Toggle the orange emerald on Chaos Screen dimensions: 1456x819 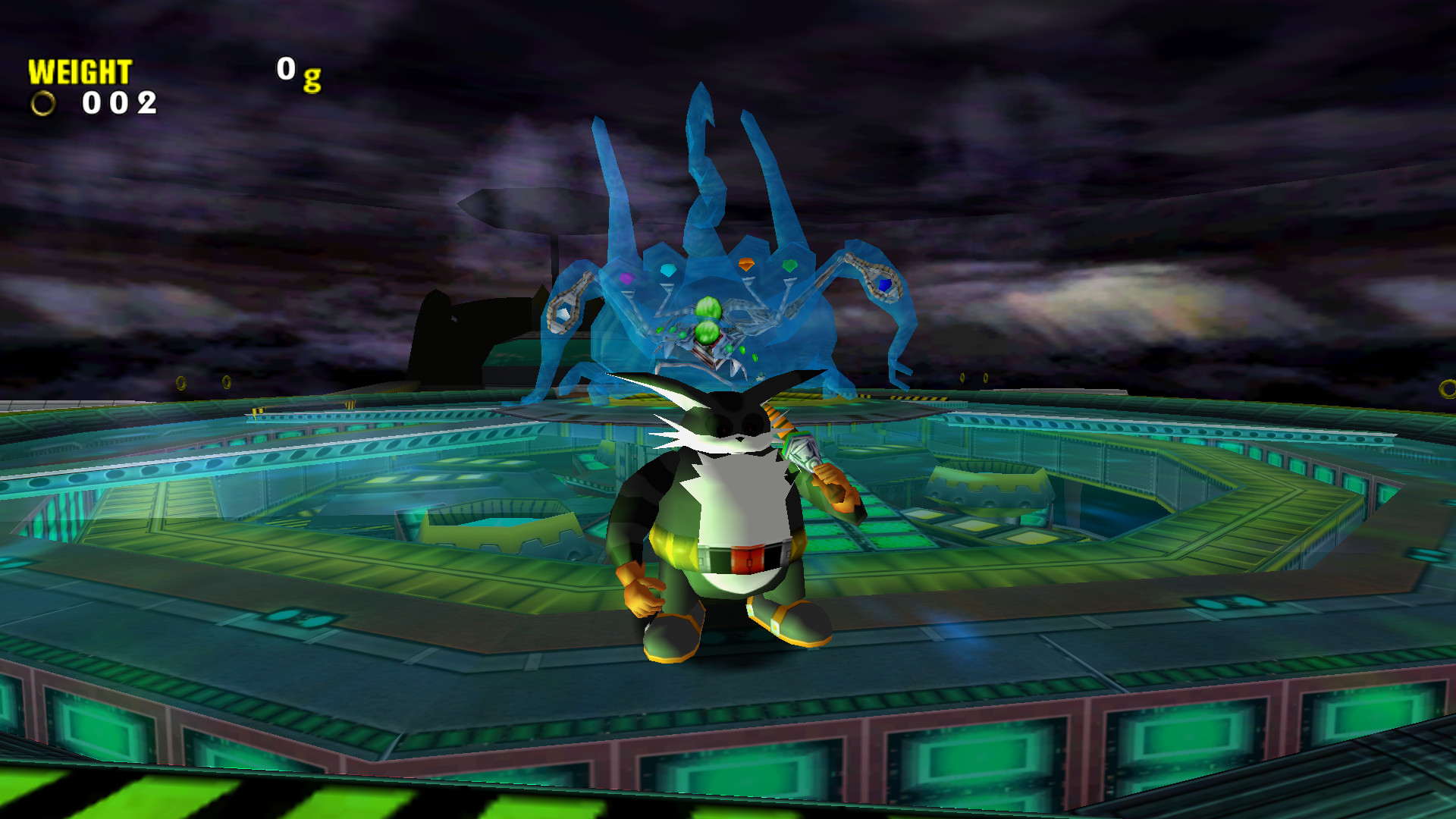(746, 265)
